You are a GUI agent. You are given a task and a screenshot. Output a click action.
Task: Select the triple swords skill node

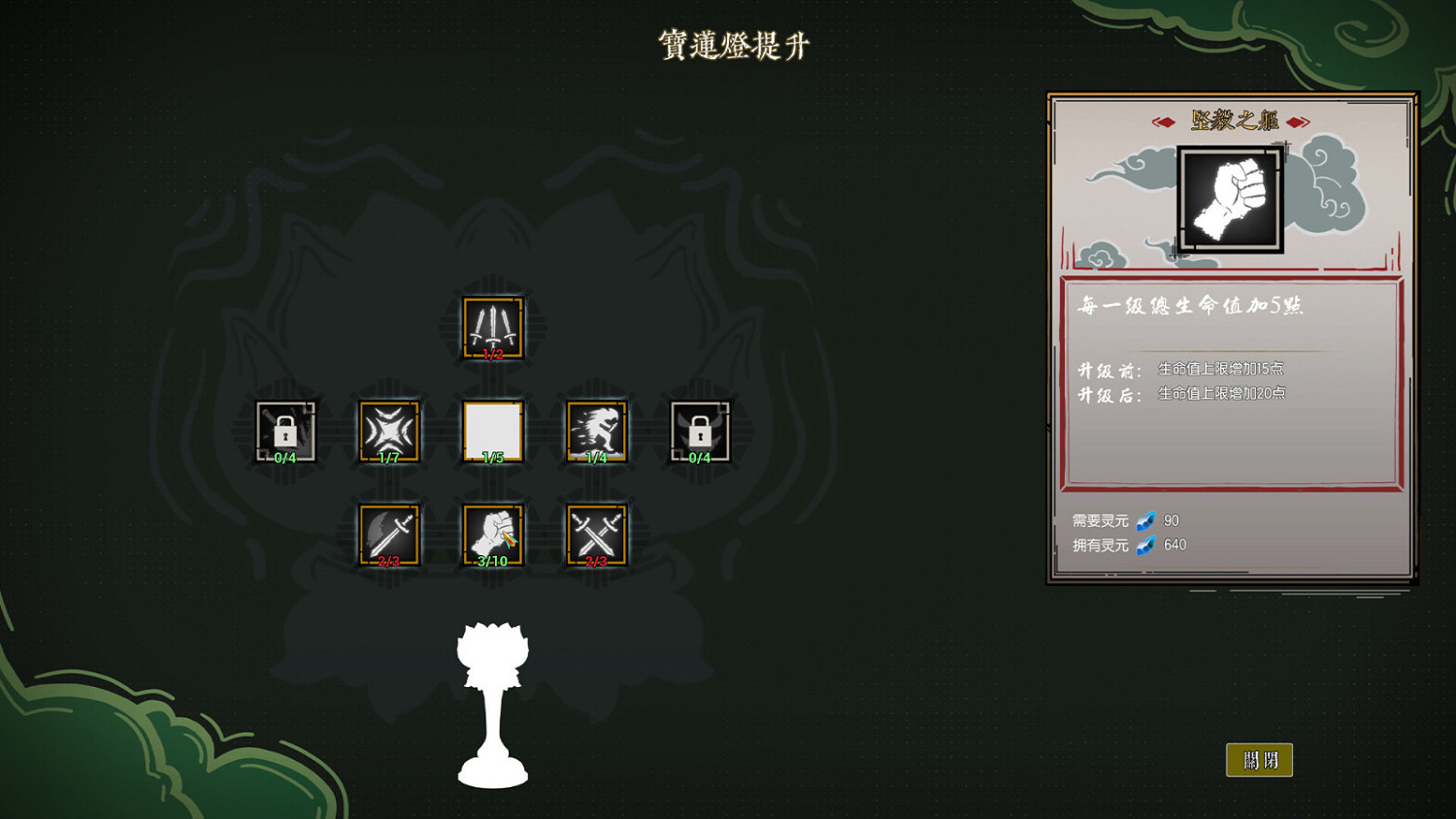pos(492,327)
